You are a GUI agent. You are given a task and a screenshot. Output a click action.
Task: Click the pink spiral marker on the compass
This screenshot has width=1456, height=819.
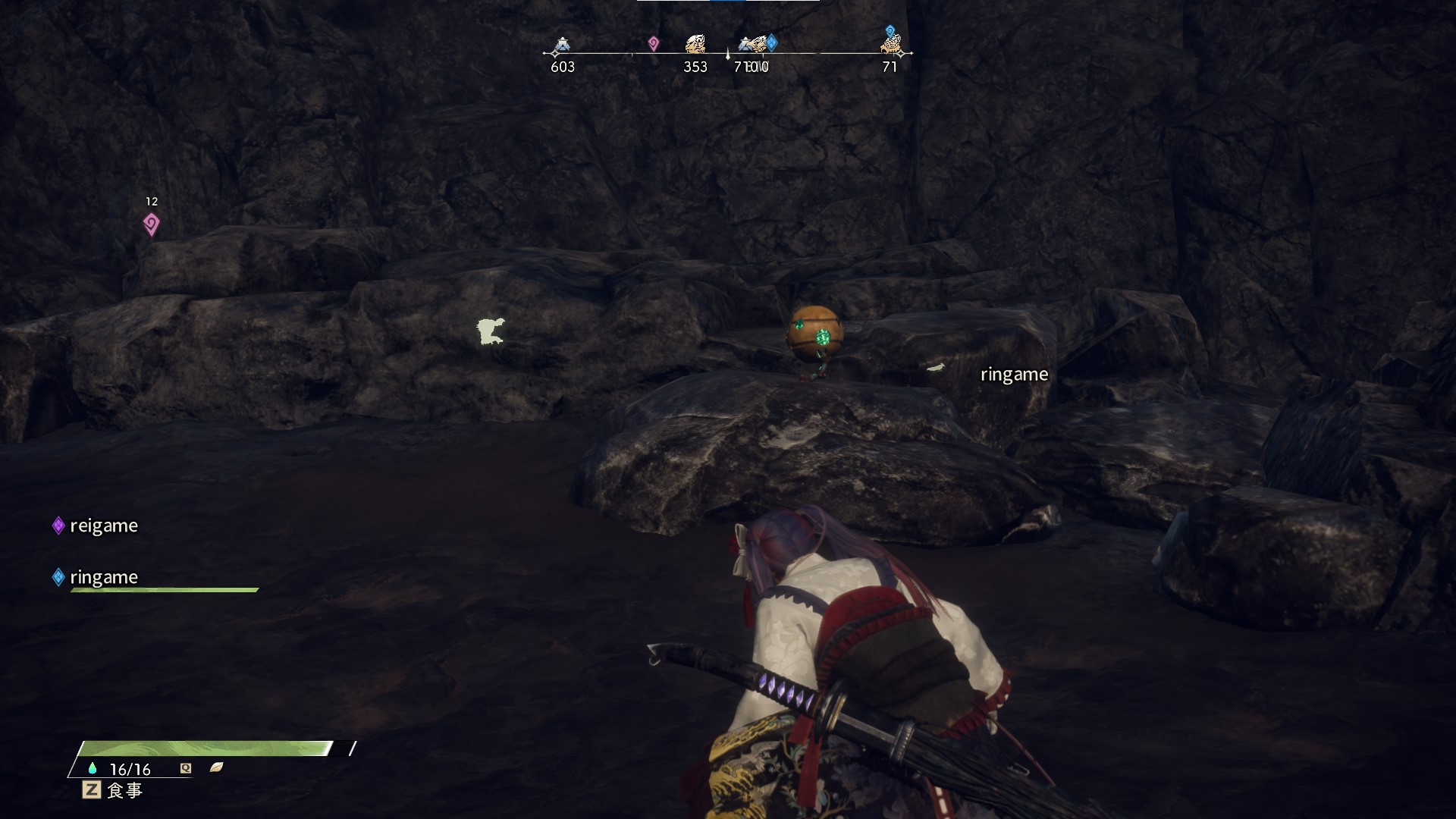tap(653, 44)
